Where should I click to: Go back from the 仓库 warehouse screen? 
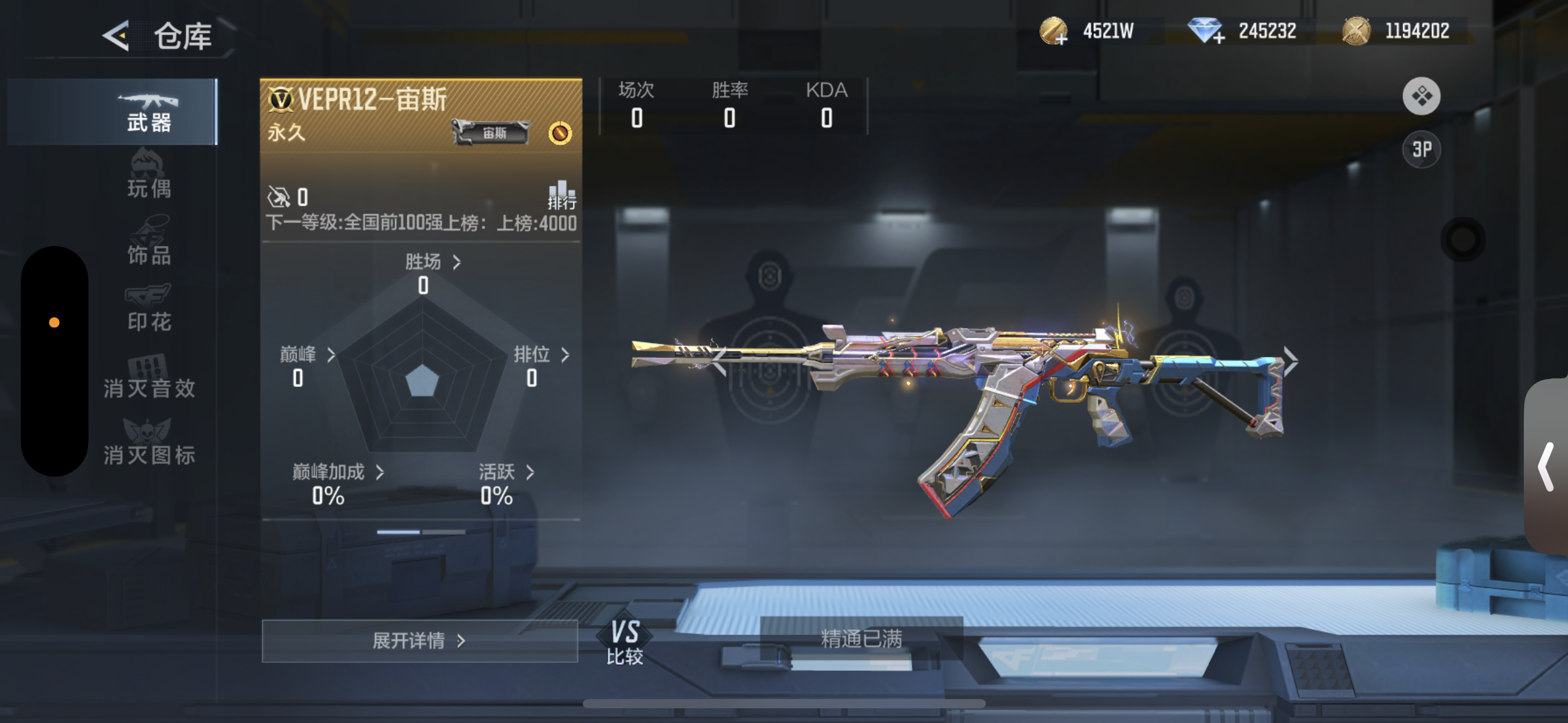[117, 36]
